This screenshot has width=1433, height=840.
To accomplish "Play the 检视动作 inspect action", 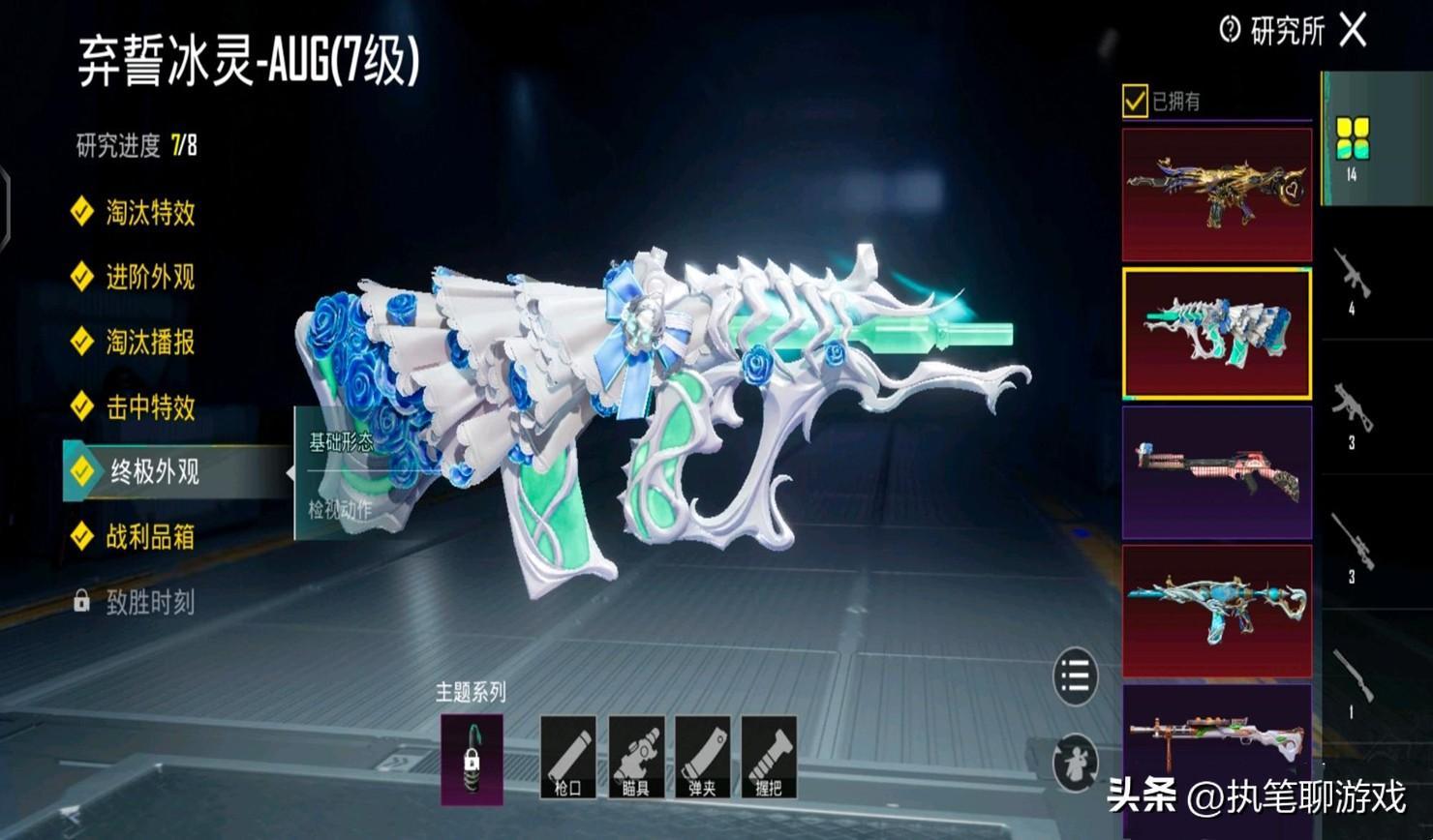I will point(341,508).
